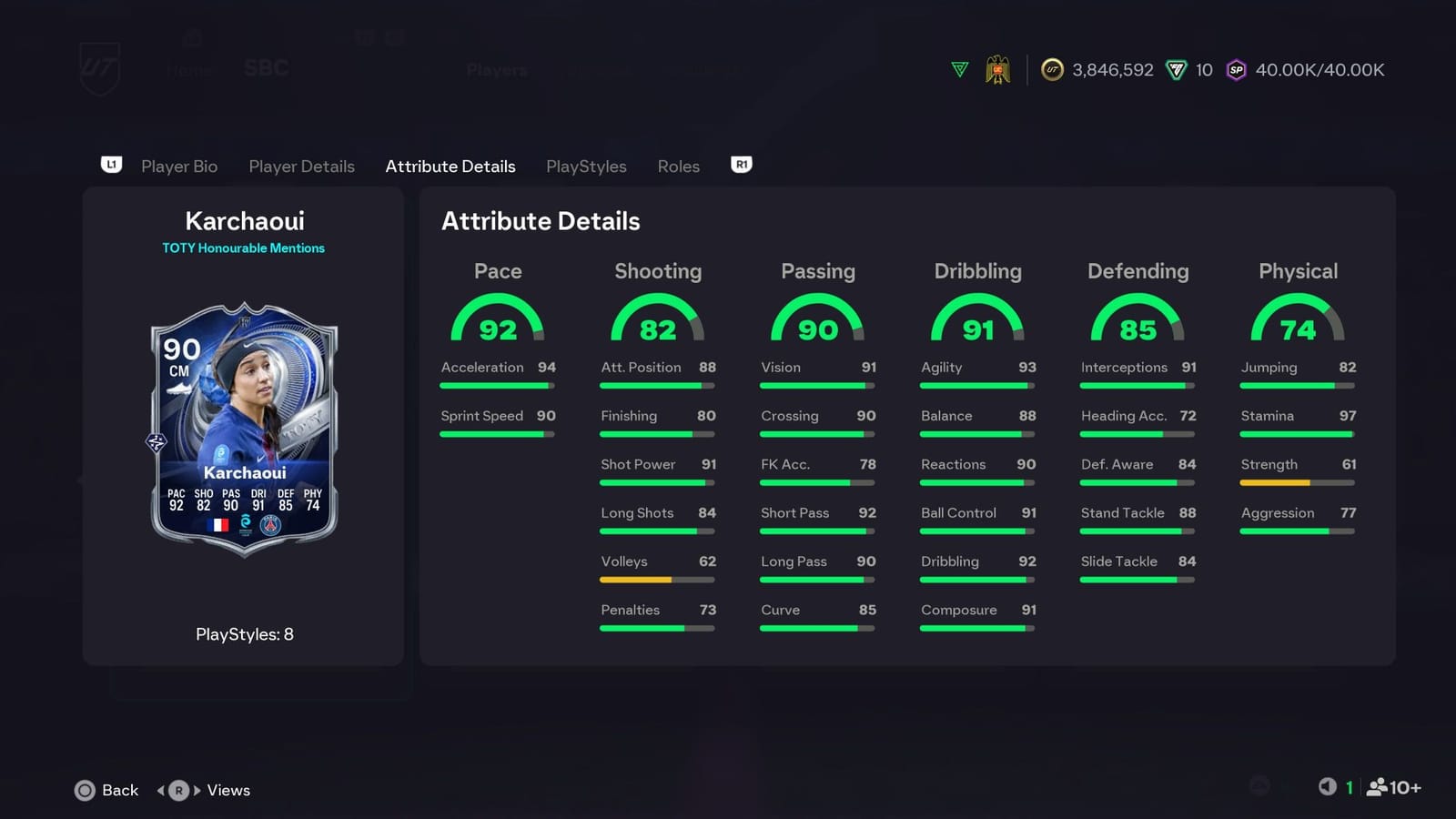Click the UT logo in the top-left corner

pos(100,68)
